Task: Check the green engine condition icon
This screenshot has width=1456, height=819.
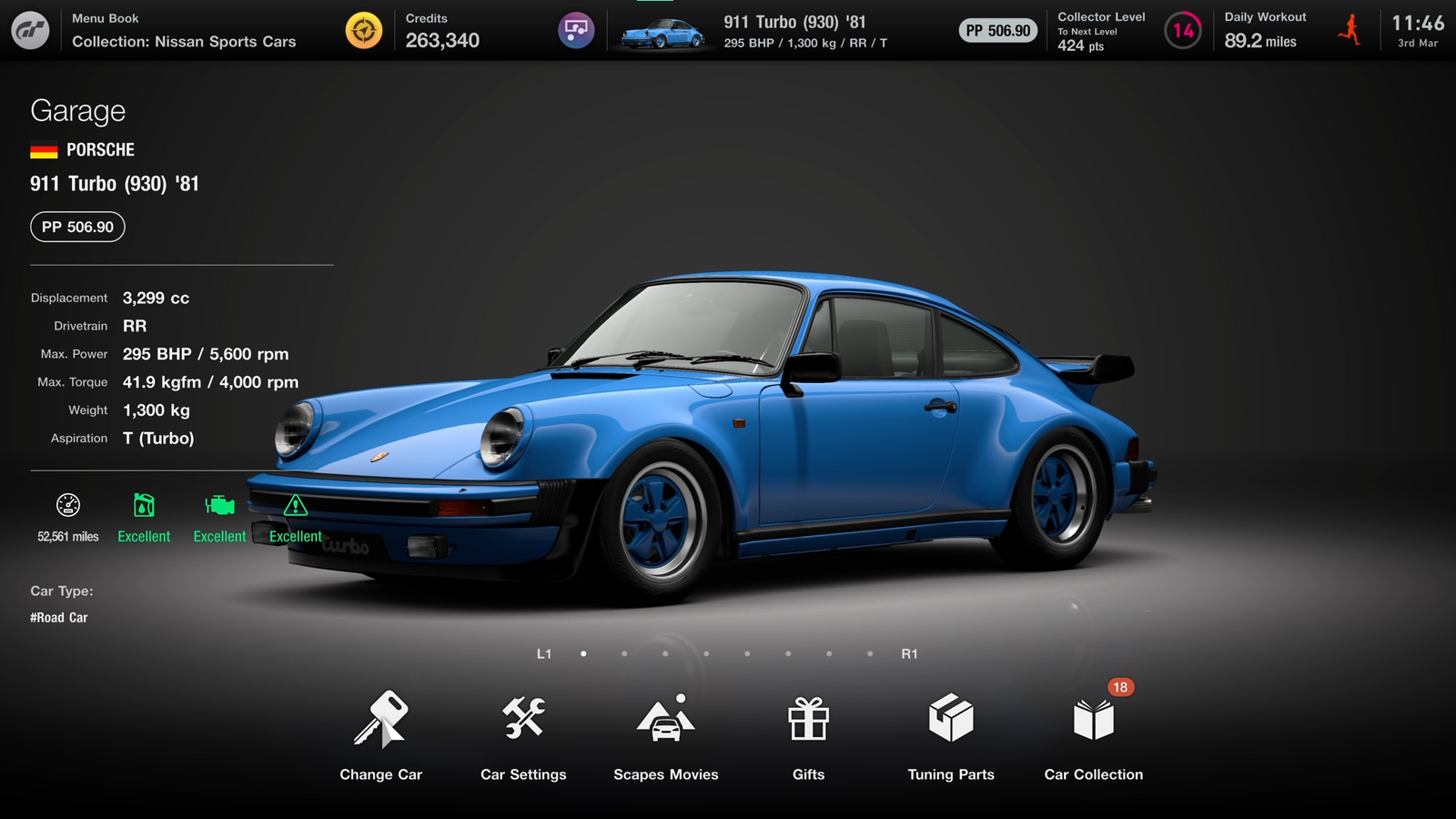Action: coord(219,506)
